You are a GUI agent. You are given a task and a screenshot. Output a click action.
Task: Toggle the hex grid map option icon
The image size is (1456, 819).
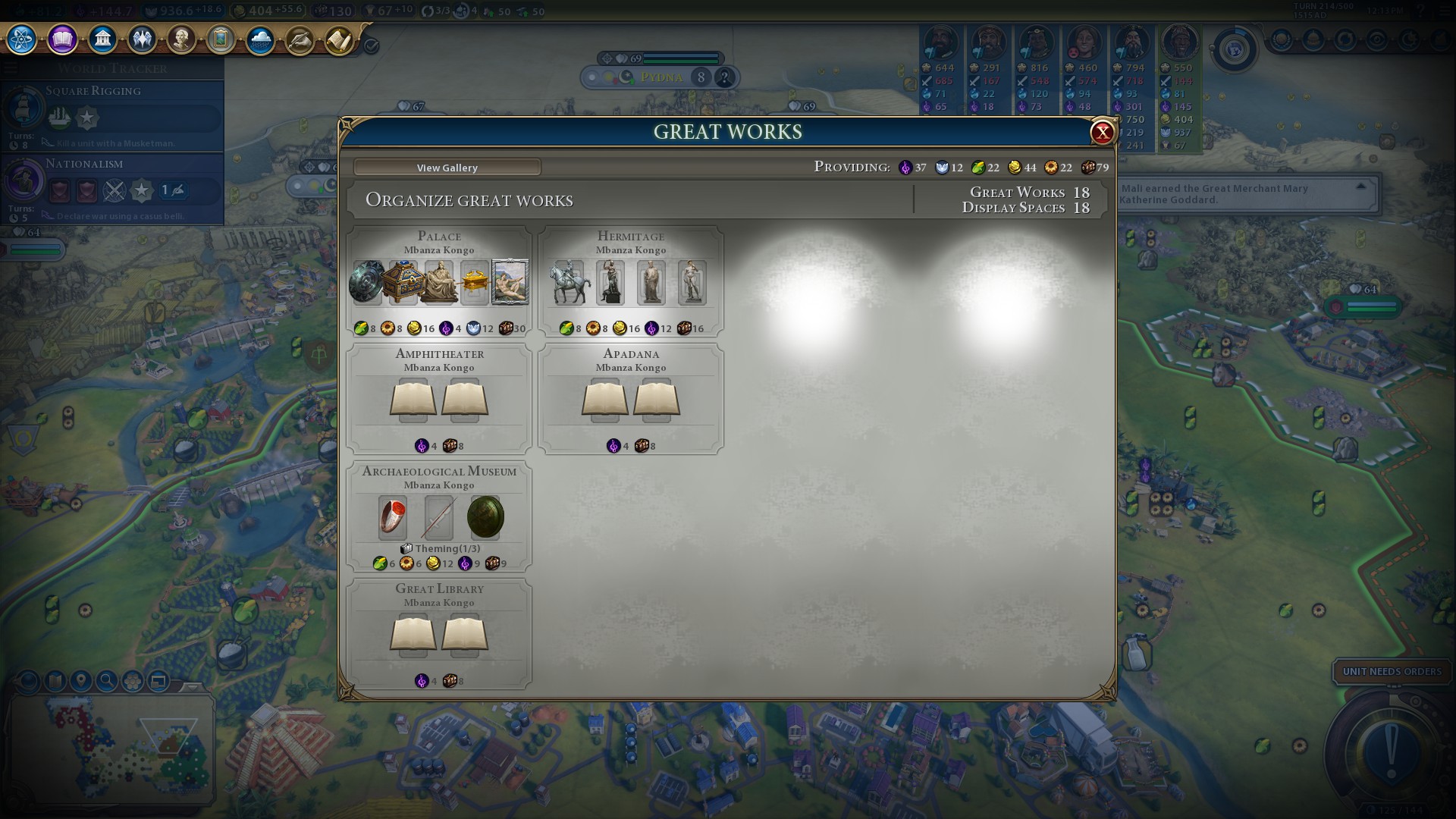[x=132, y=681]
